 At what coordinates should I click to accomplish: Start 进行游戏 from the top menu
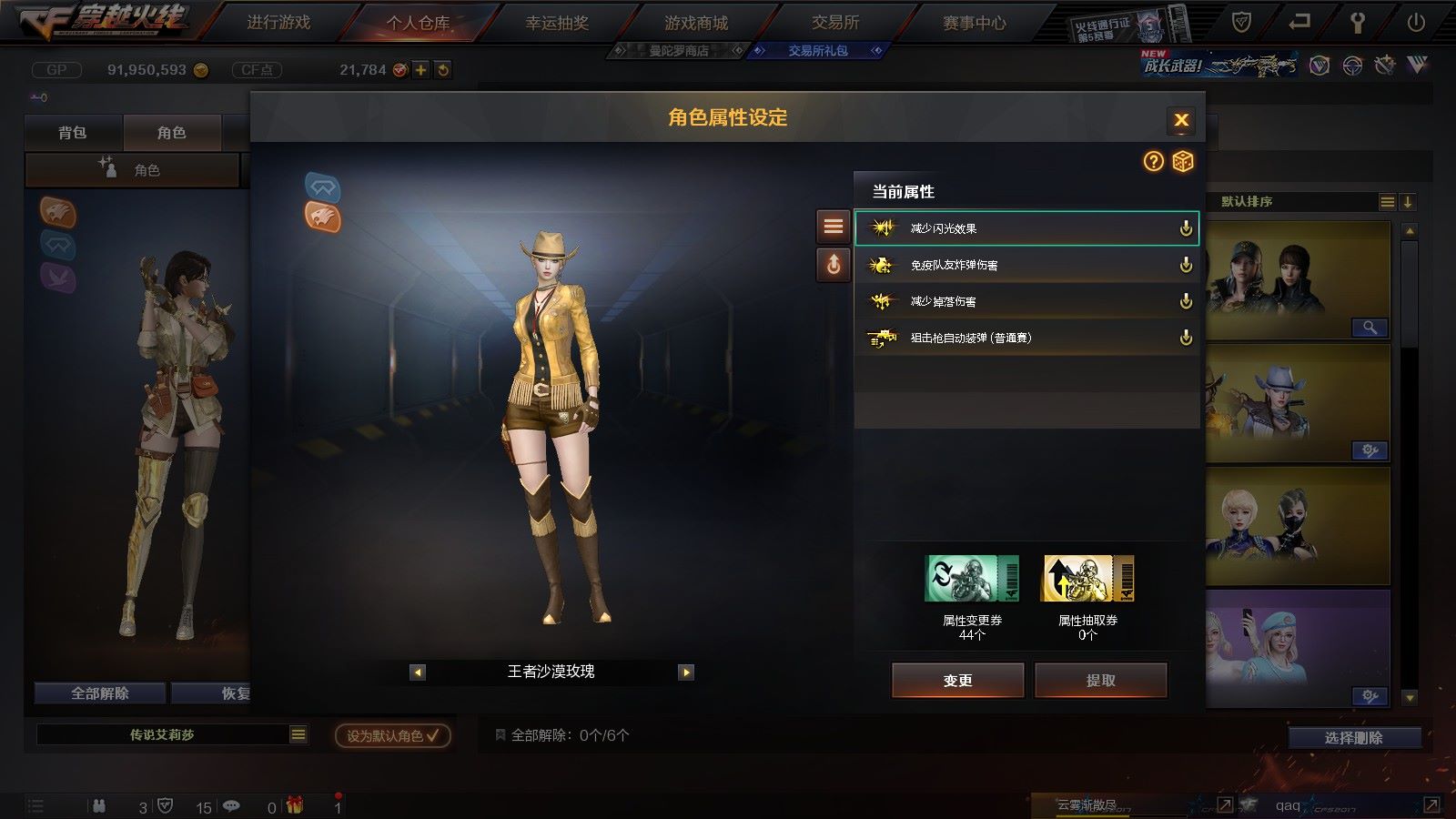pos(278,23)
